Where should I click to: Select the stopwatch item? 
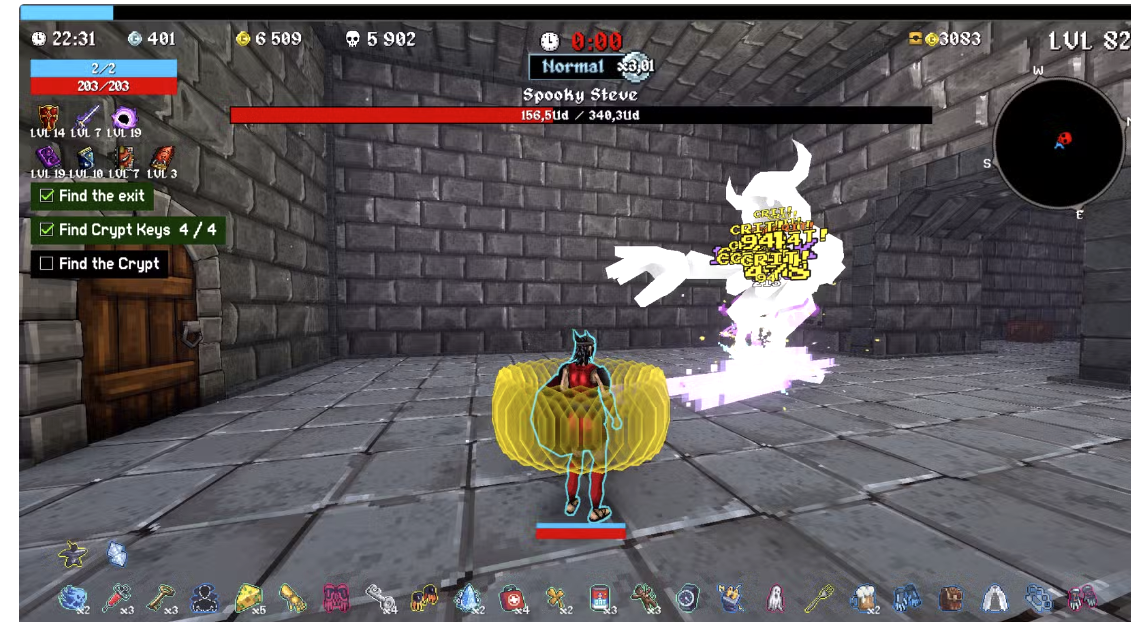click(x=686, y=597)
